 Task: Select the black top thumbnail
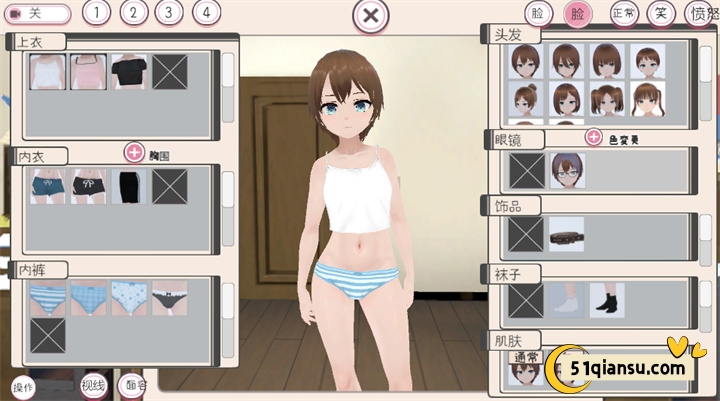[129, 72]
